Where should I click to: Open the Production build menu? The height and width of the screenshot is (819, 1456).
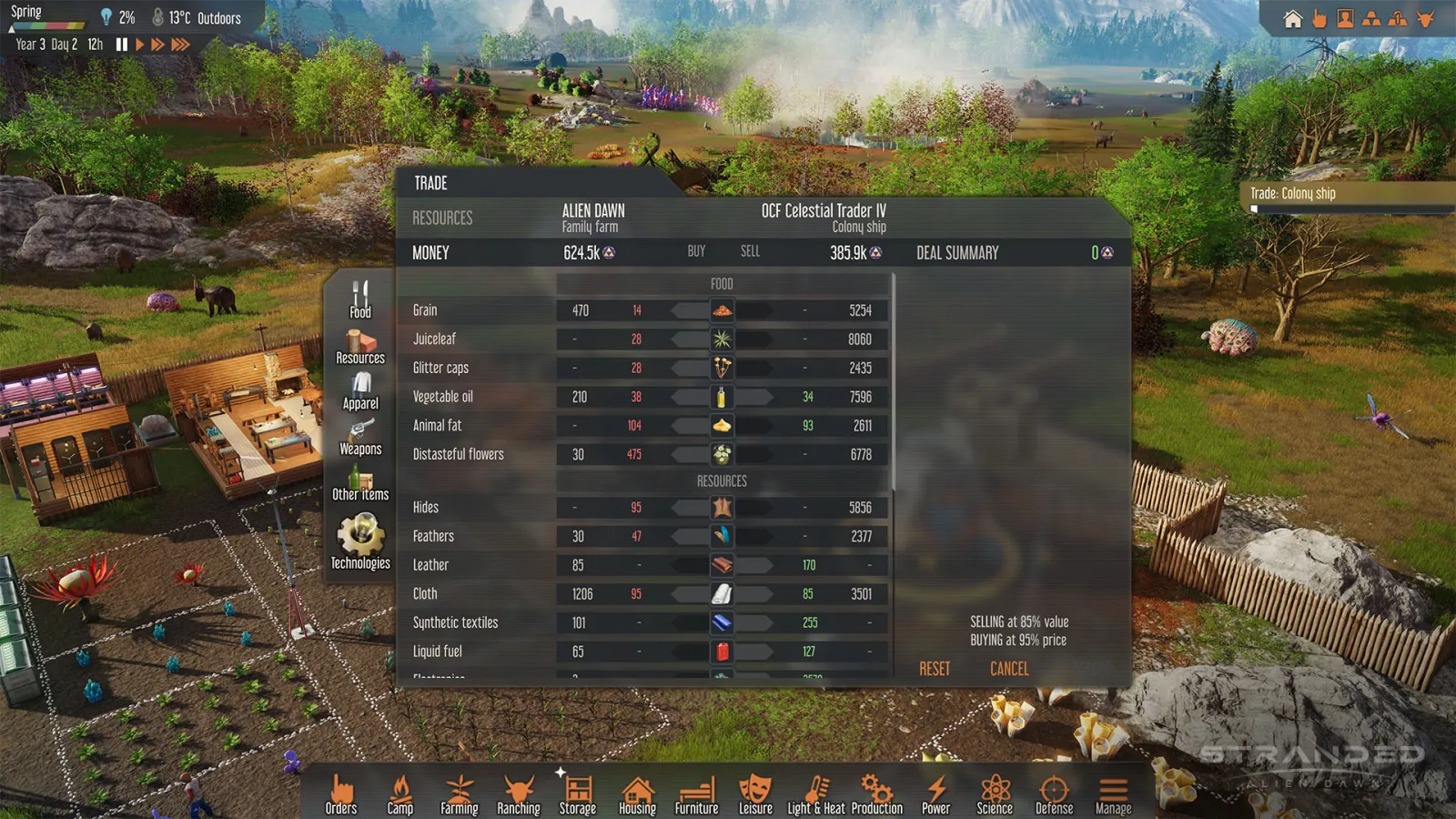tap(876, 794)
